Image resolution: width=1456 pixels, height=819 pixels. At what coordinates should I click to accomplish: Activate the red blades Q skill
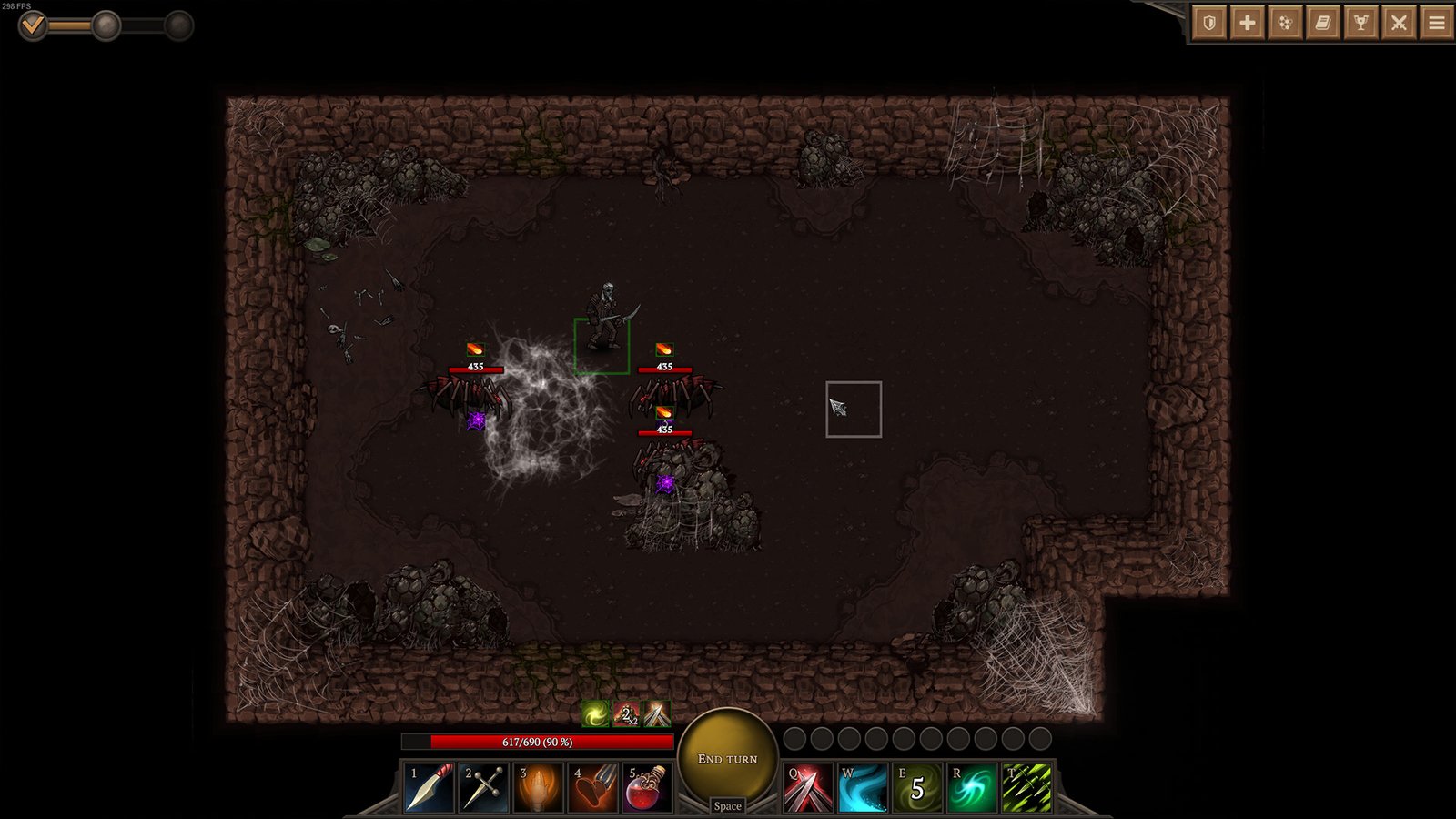(808, 787)
